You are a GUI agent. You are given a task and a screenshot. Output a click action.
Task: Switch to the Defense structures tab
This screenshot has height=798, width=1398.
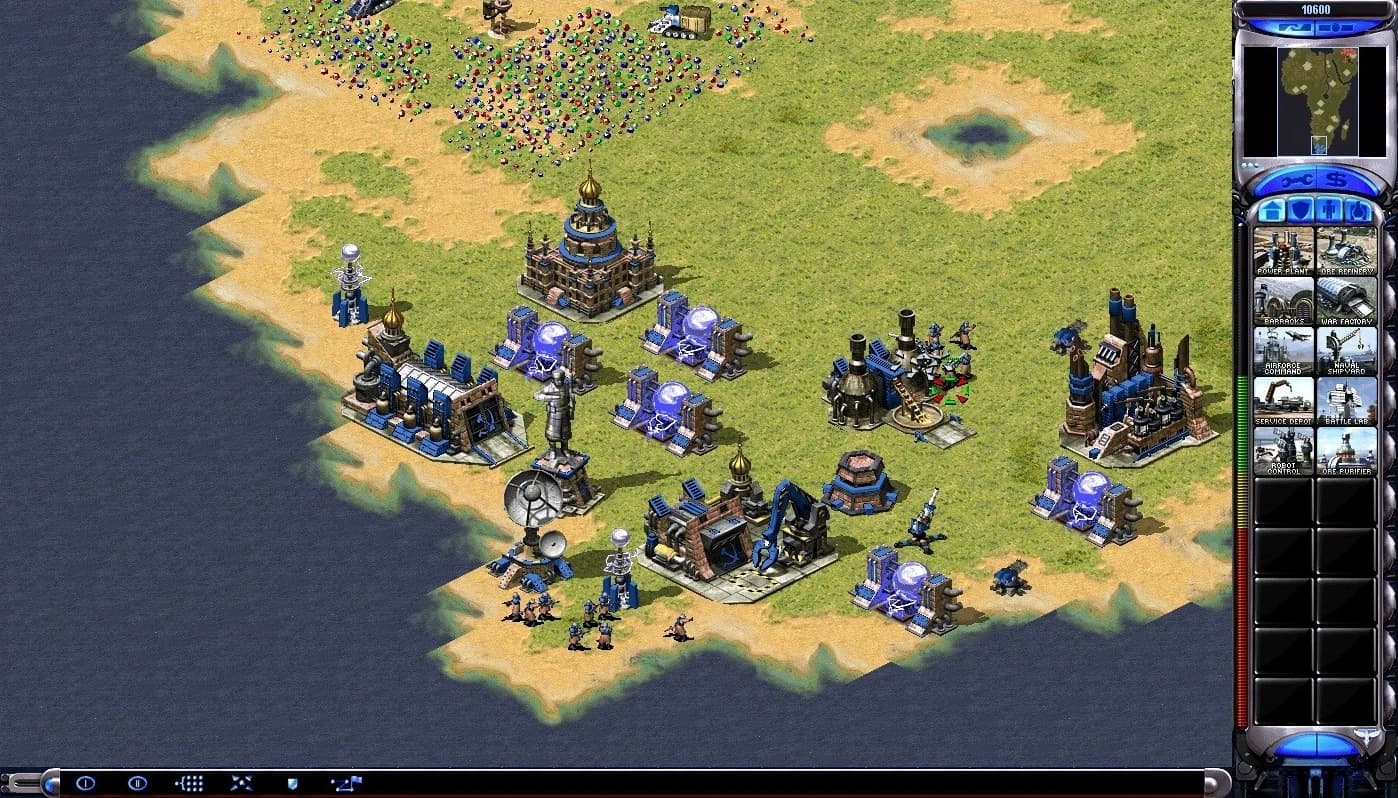coord(1298,209)
